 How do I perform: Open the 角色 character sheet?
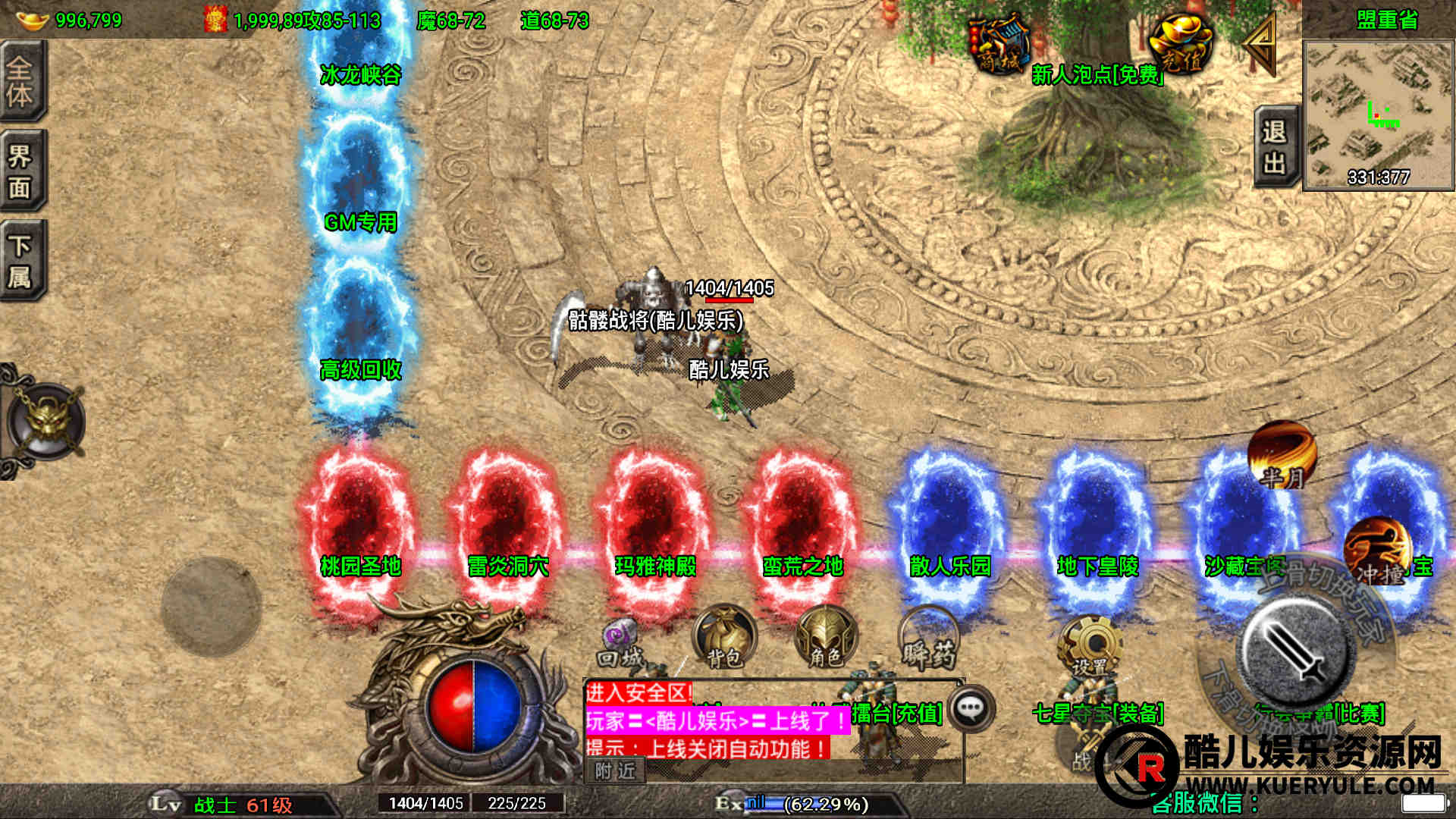pos(825,637)
